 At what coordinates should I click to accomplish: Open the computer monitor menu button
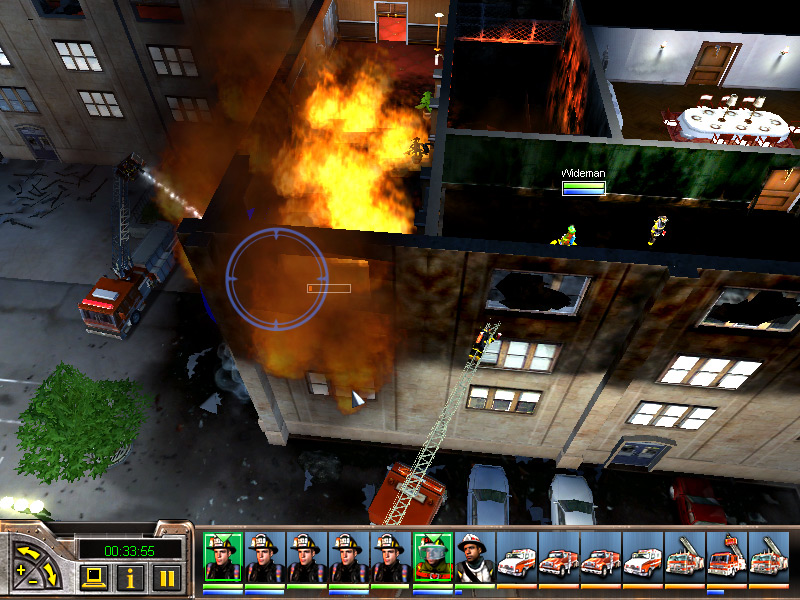coord(93,577)
